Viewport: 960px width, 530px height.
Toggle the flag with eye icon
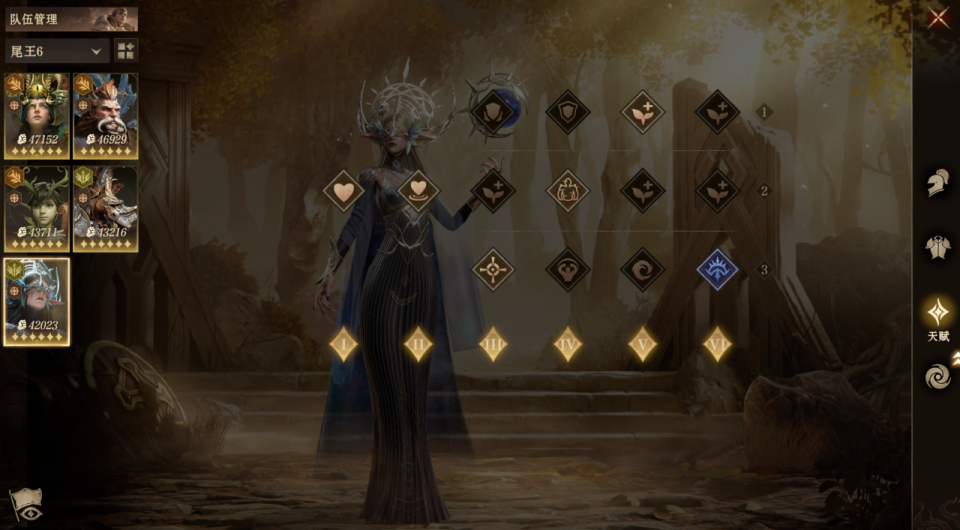click(x=25, y=505)
